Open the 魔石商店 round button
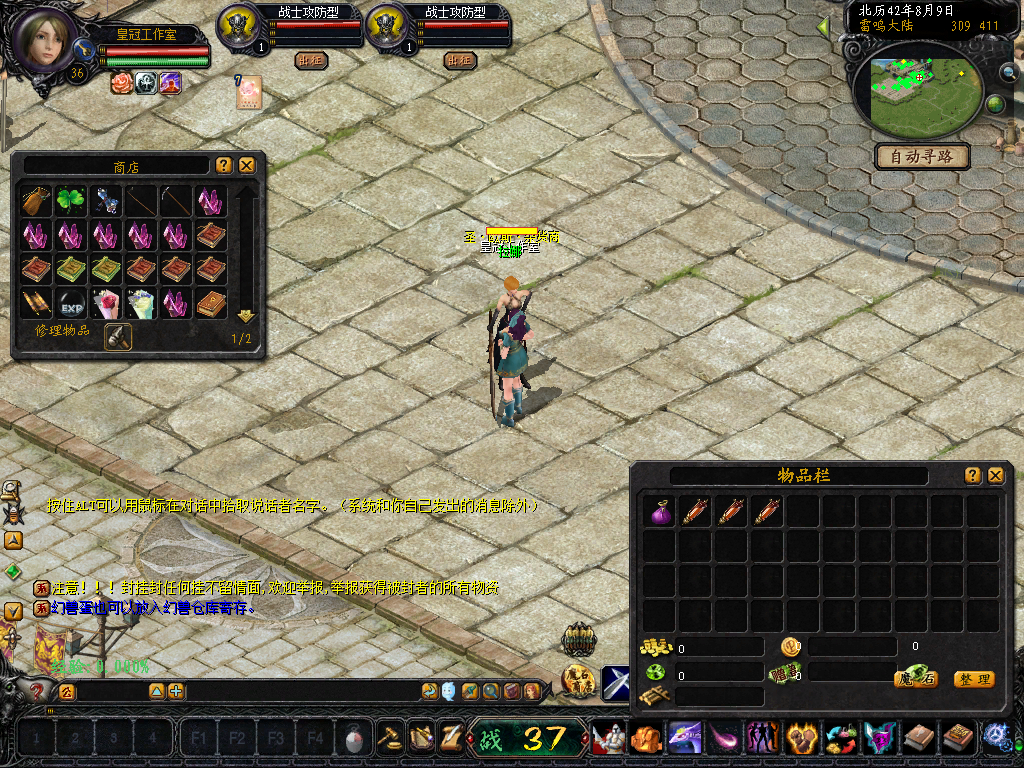This screenshot has width=1024, height=768. 578,682
